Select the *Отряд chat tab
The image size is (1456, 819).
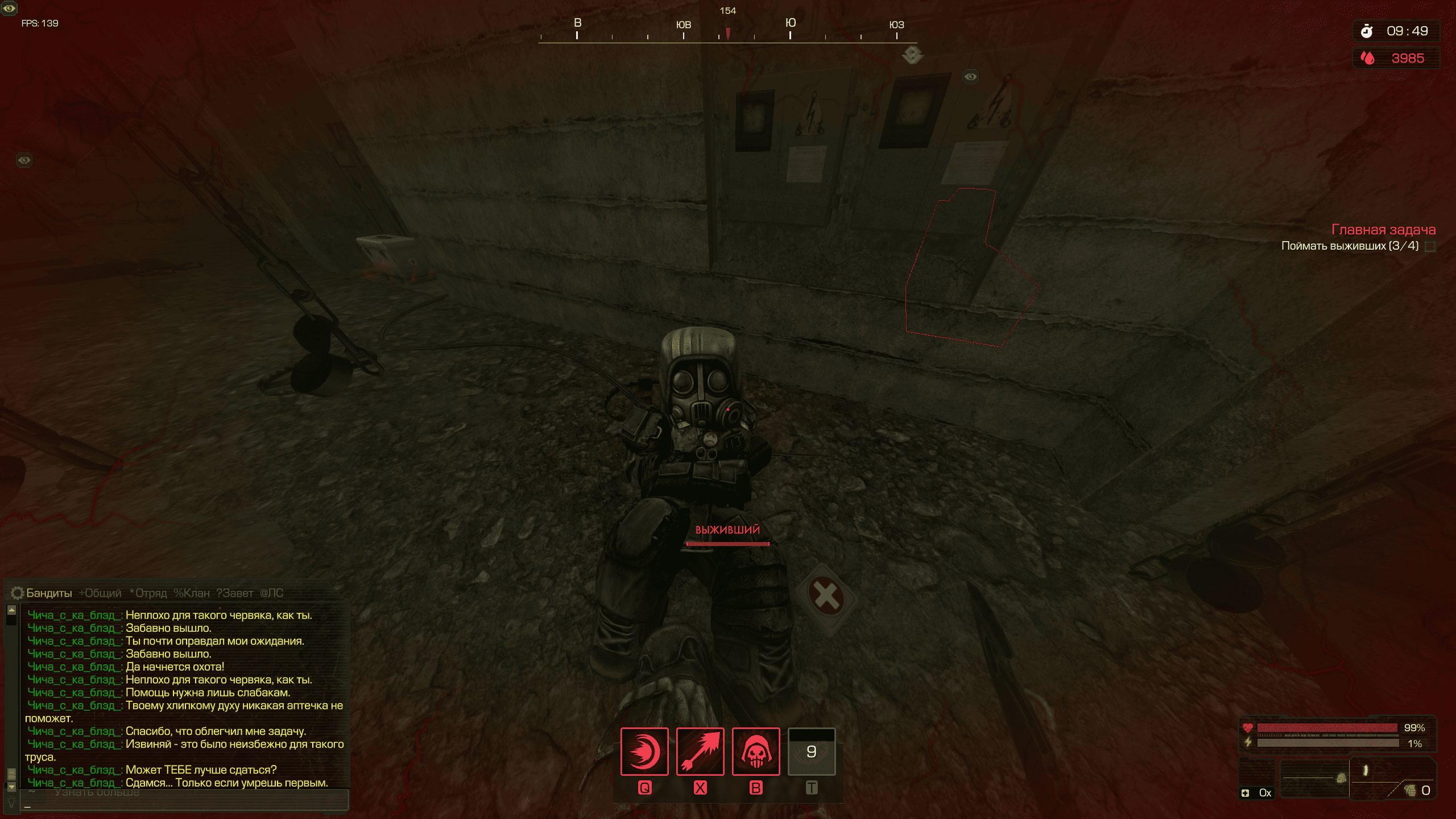click(148, 593)
